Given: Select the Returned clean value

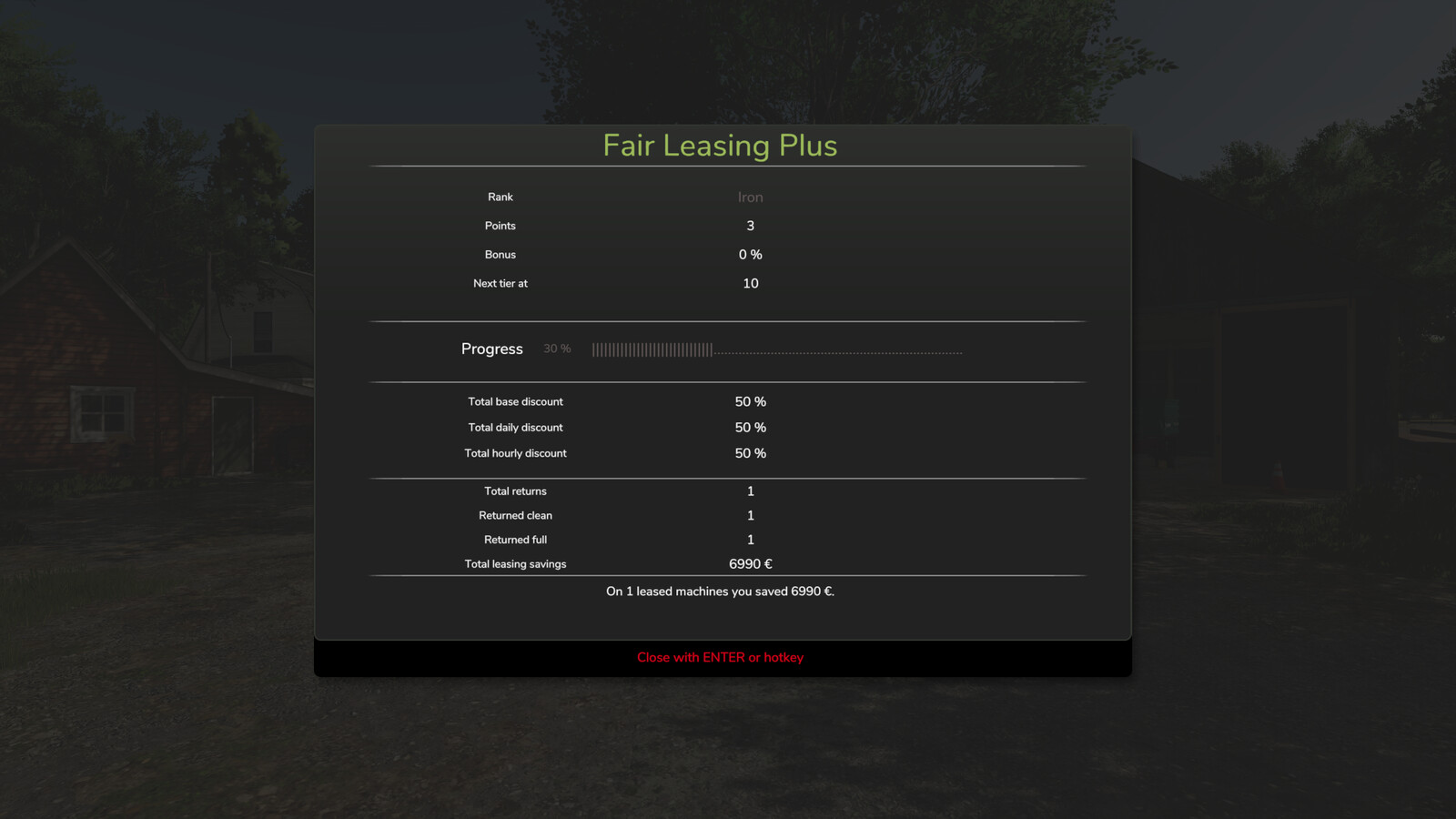Looking at the screenshot, I should 750,515.
